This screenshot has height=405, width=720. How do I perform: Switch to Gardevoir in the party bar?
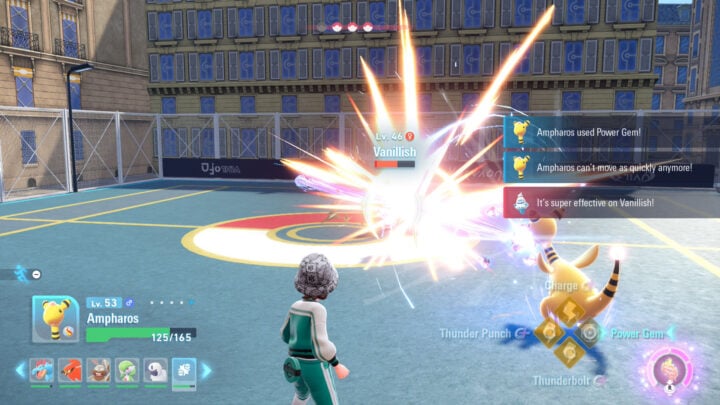pyautogui.click(x=127, y=371)
